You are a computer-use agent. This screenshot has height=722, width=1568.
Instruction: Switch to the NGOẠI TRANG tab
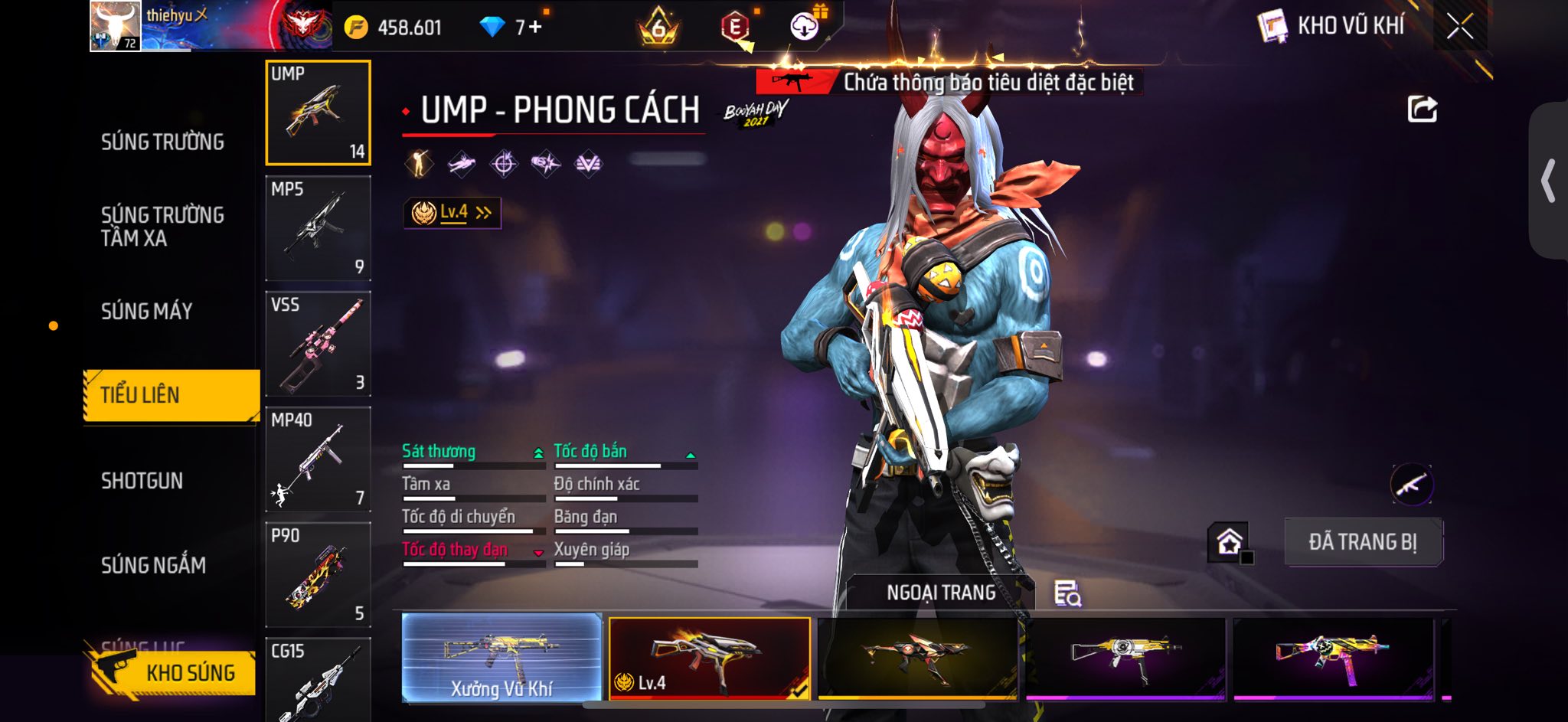[941, 593]
